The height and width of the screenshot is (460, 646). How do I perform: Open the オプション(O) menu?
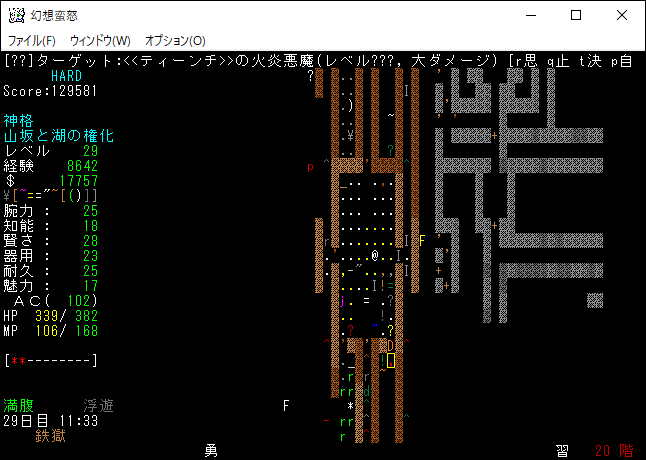pyautogui.click(x=175, y=40)
